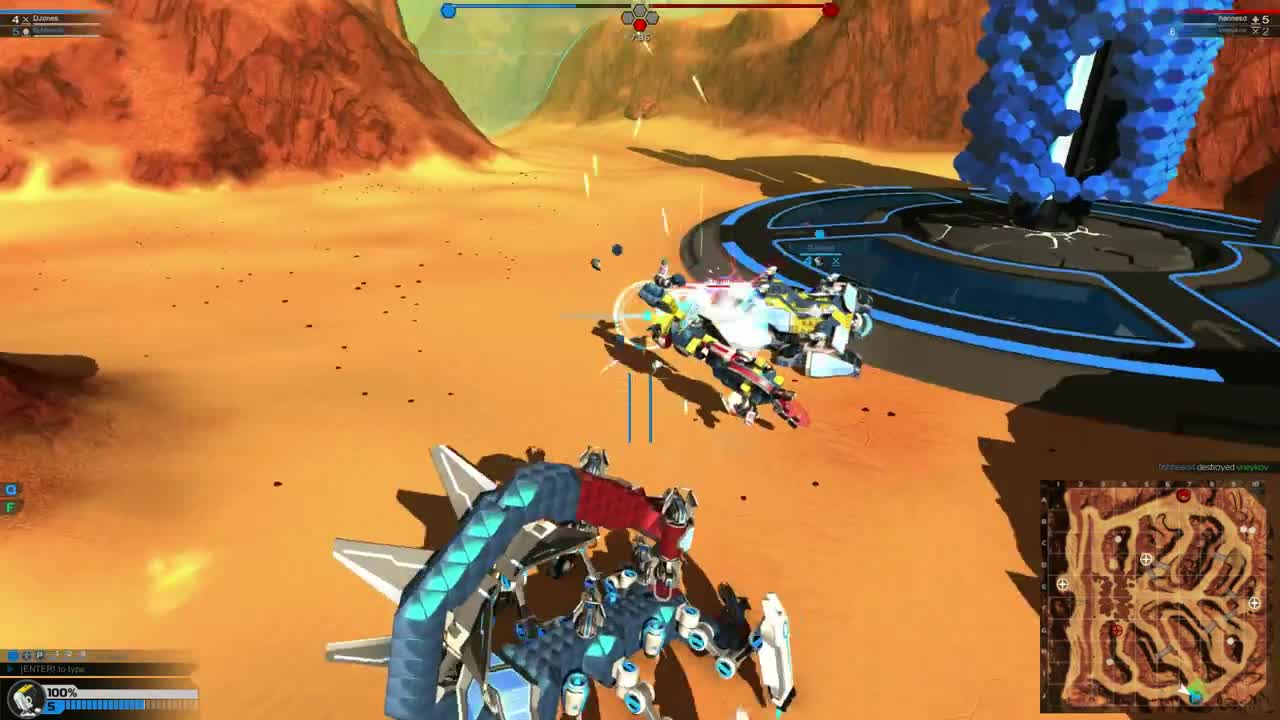Expand the chat arrow beside the type prompt
The image size is (1280, 720).
9,668
